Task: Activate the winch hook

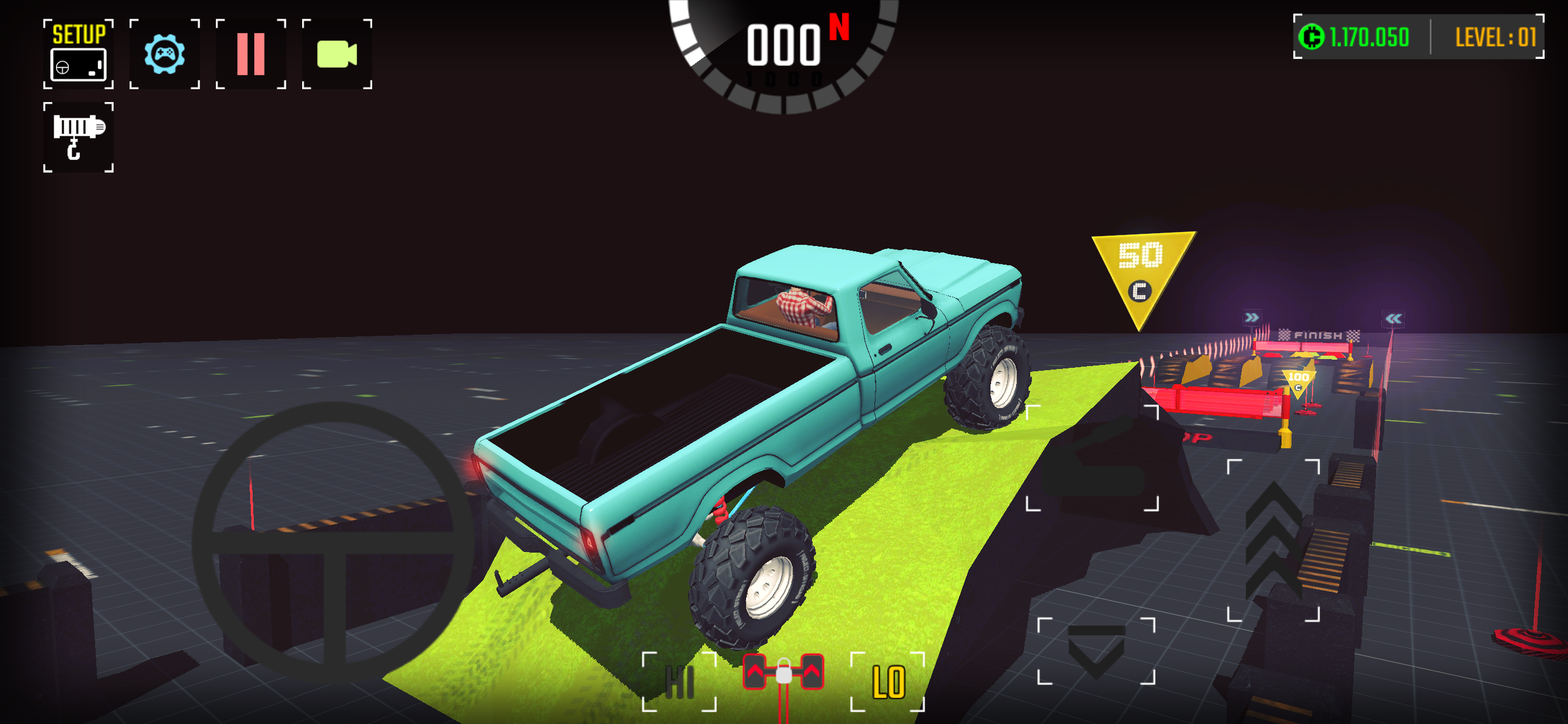Action: [x=78, y=137]
